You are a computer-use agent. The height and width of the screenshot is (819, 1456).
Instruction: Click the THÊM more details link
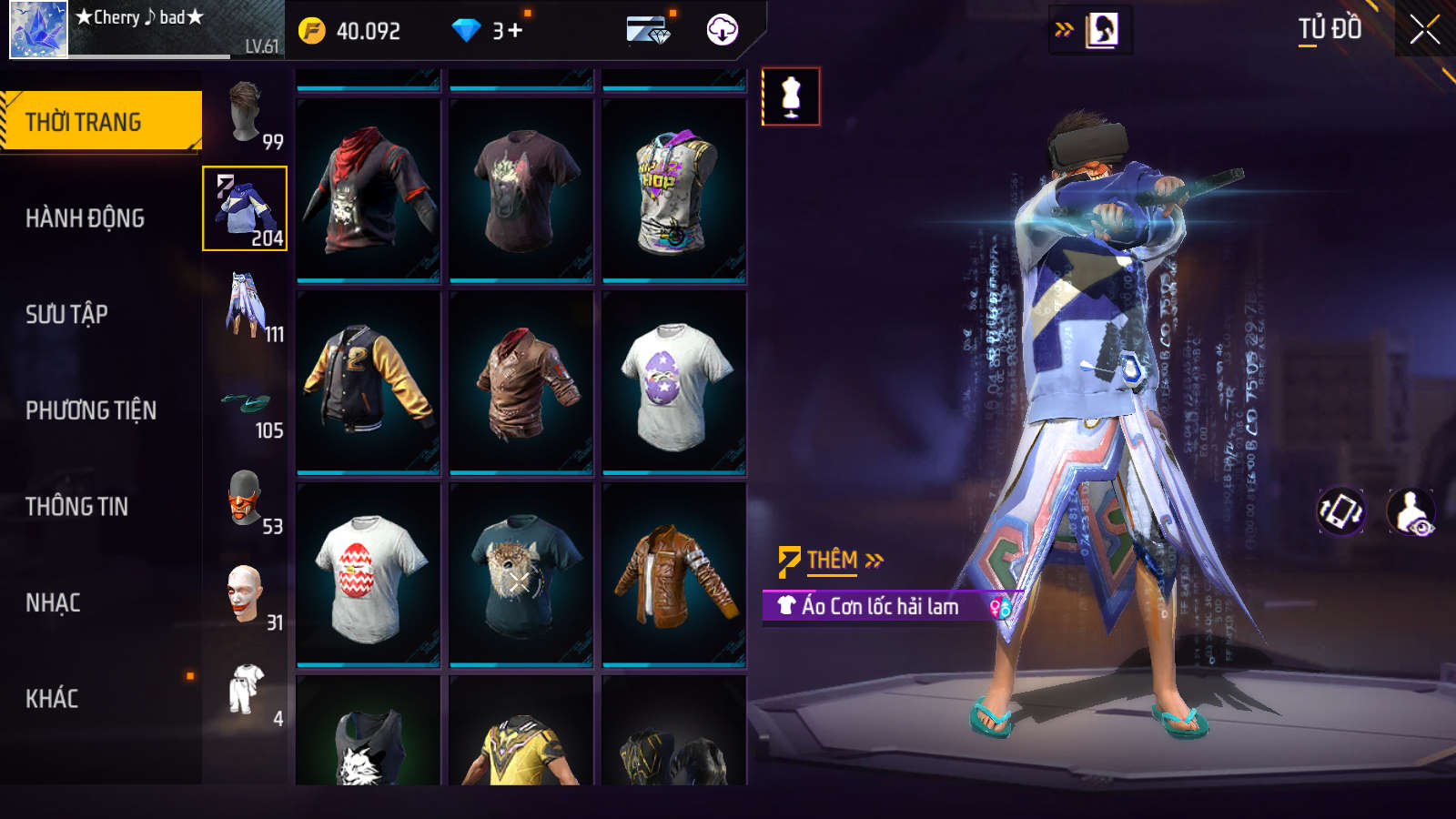point(832,561)
